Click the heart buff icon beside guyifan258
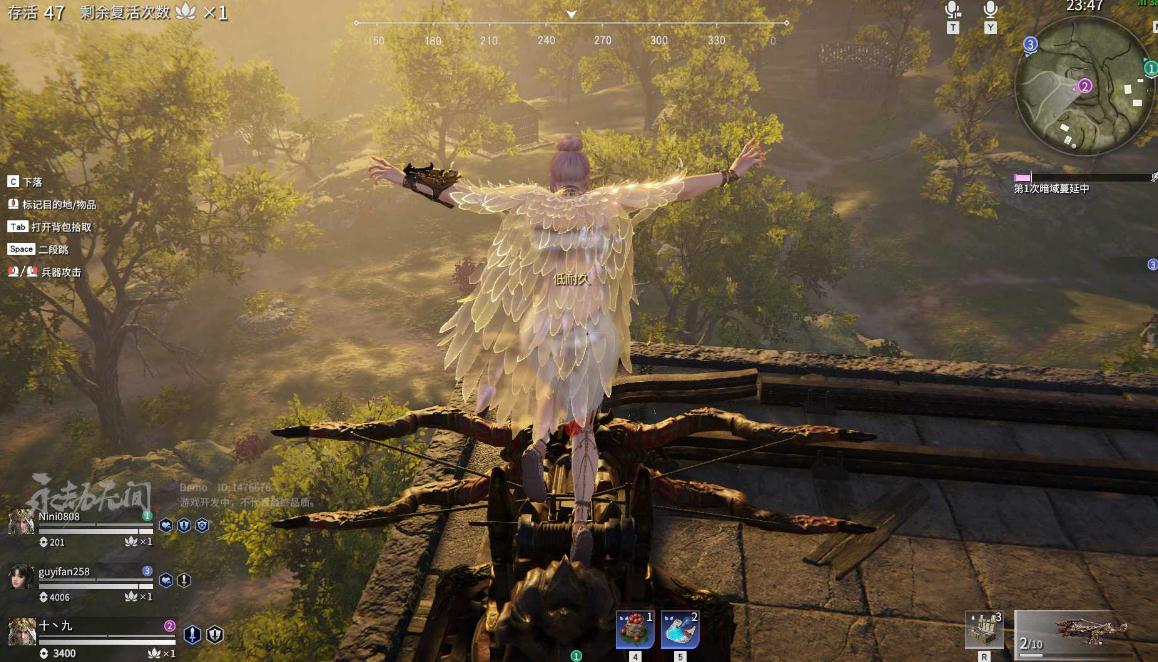This screenshot has height=662, width=1158. pyautogui.click(x=166, y=580)
